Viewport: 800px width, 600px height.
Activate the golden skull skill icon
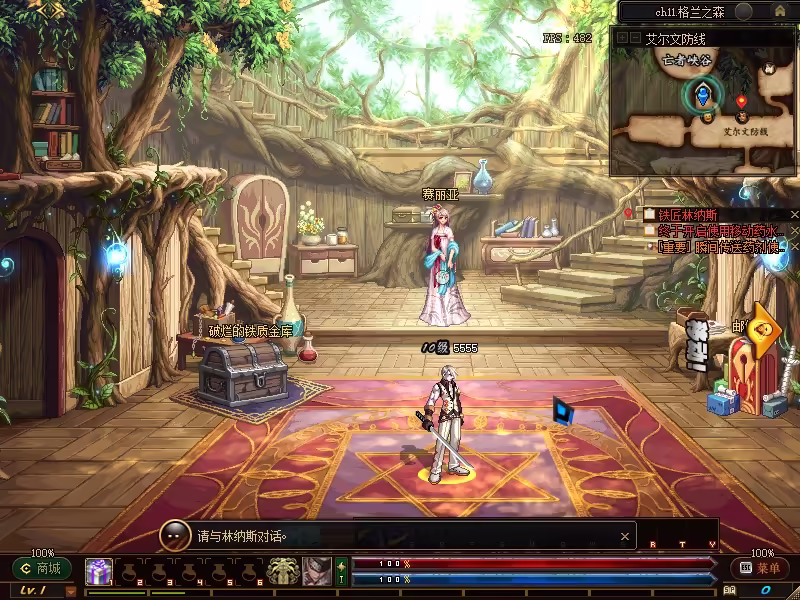[x=285, y=571]
